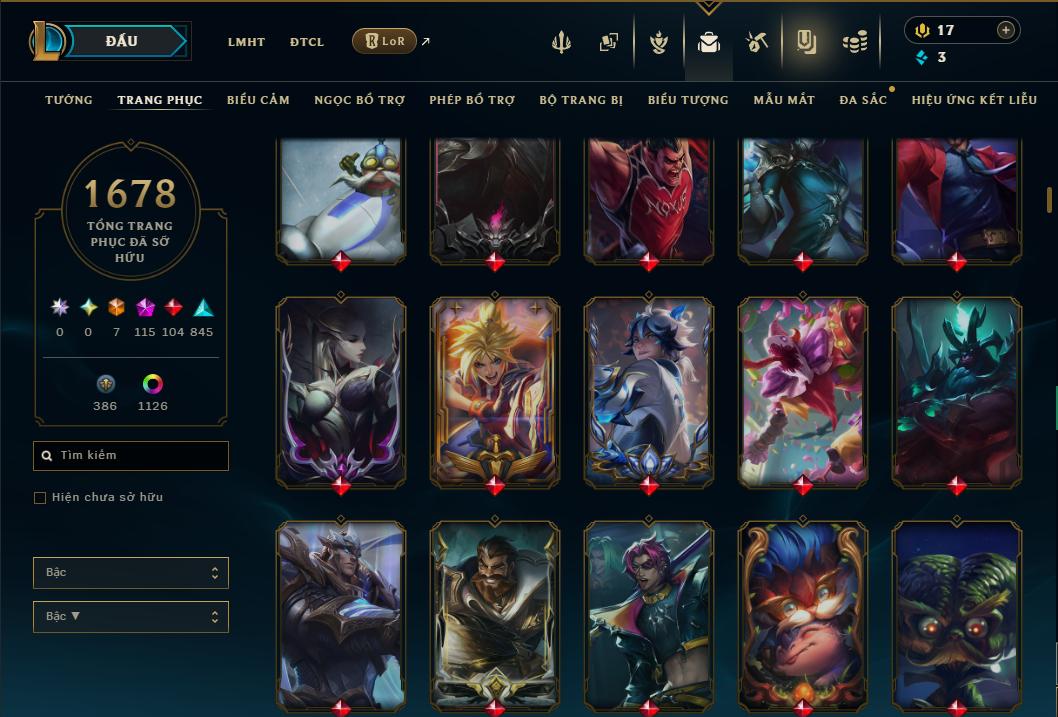Click the Tìm kiếm search field
This screenshot has height=717, width=1058.
tap(131, 456)
